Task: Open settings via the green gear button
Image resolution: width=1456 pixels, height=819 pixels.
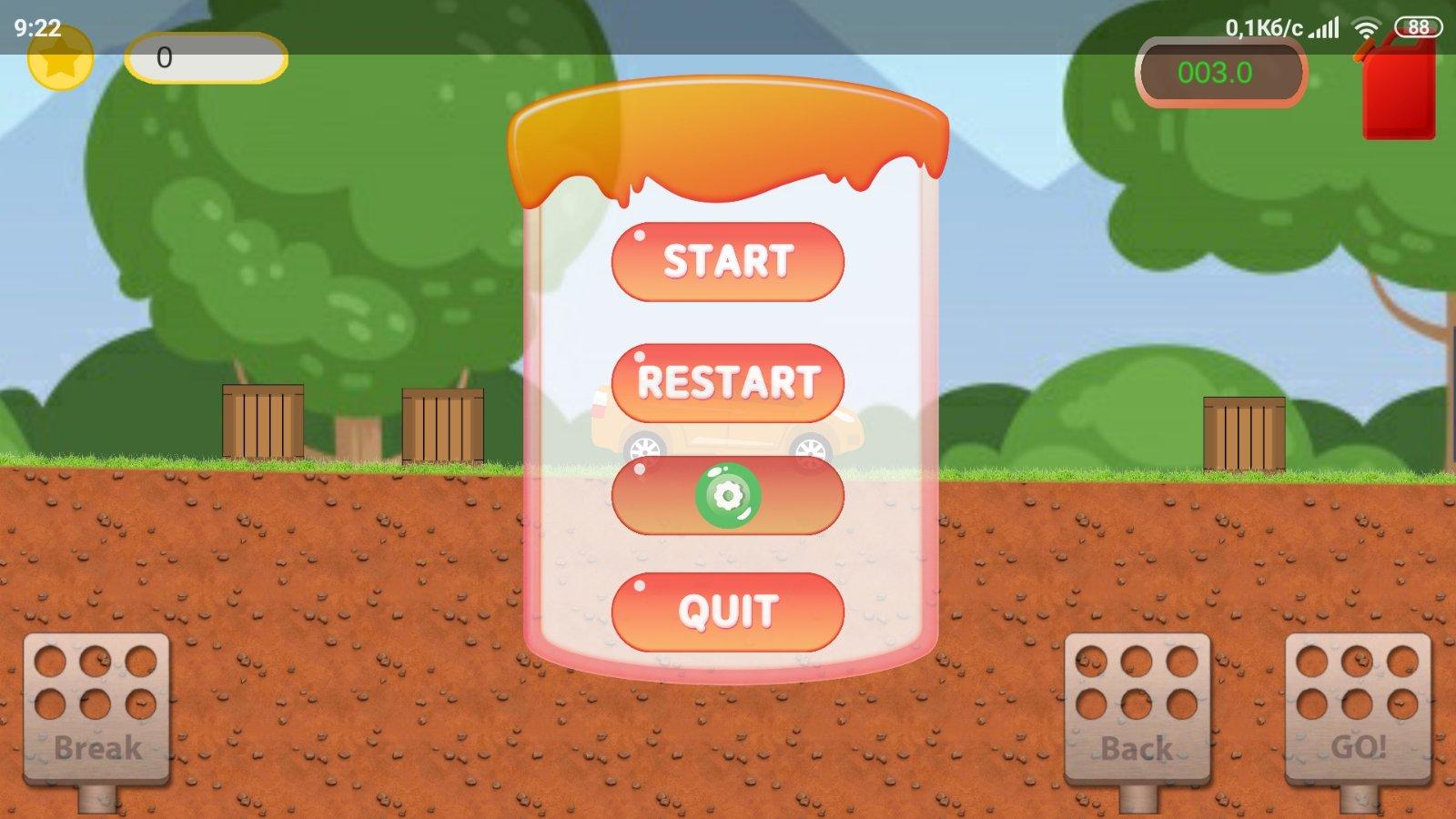Action: pyautogui.click(x=727, y=495)
